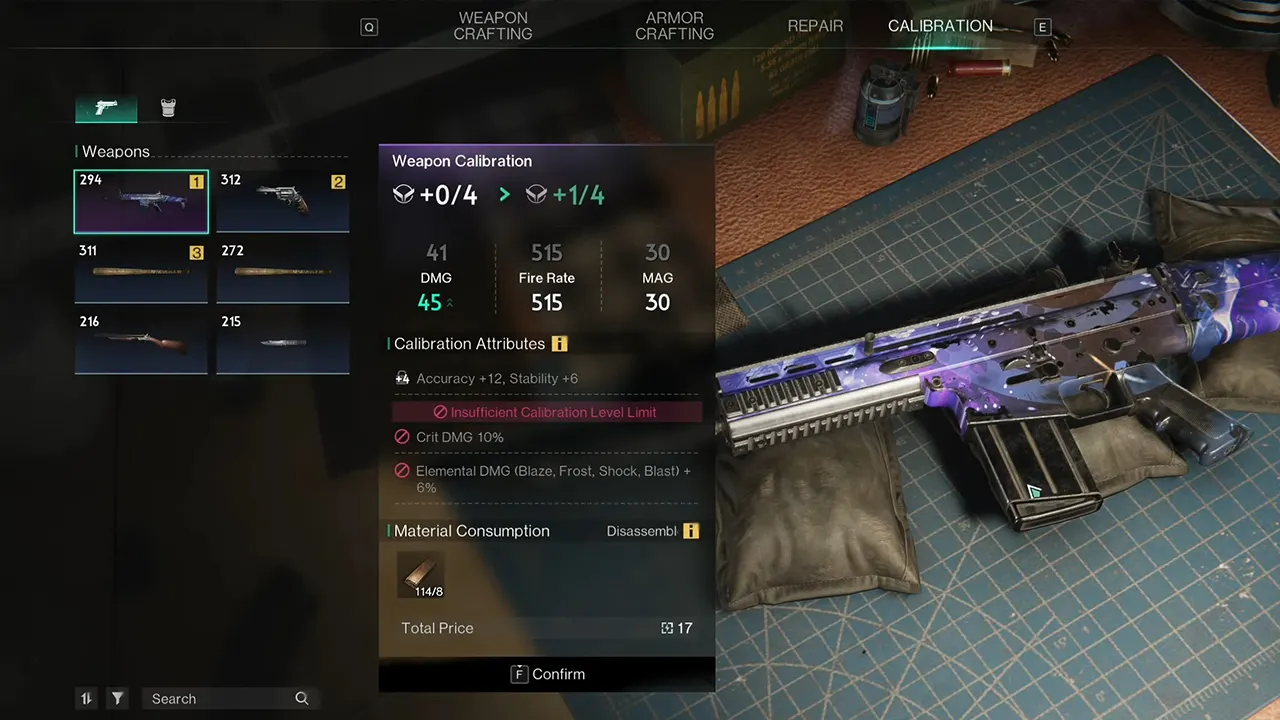Image resolution: width=1280 pixels, height=720 pixels.
Task: Switch to the armor vest category
Action: [169, 108]
